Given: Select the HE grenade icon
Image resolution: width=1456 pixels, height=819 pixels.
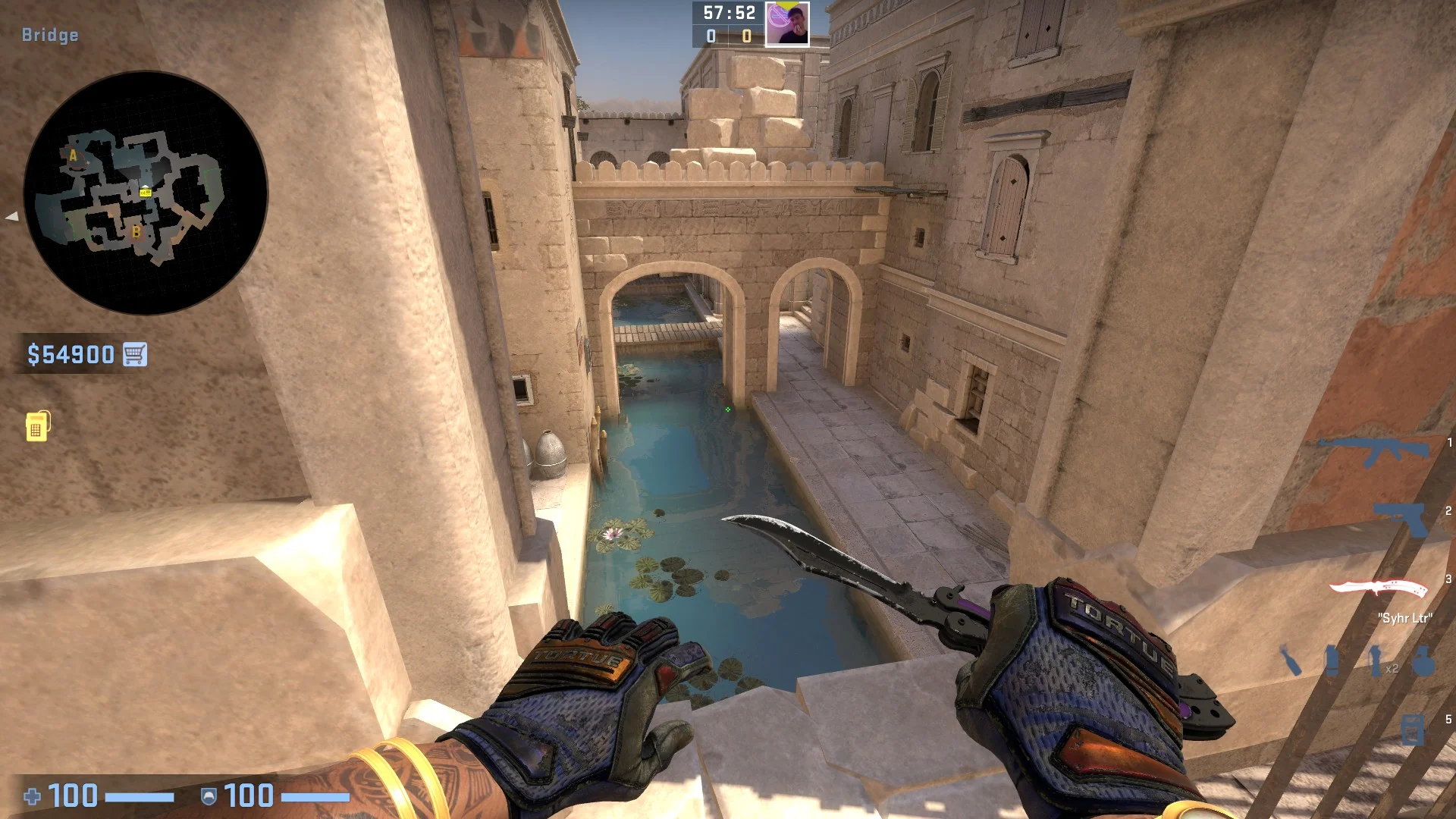Looking at the screenshot, I should pos(1423,661).
